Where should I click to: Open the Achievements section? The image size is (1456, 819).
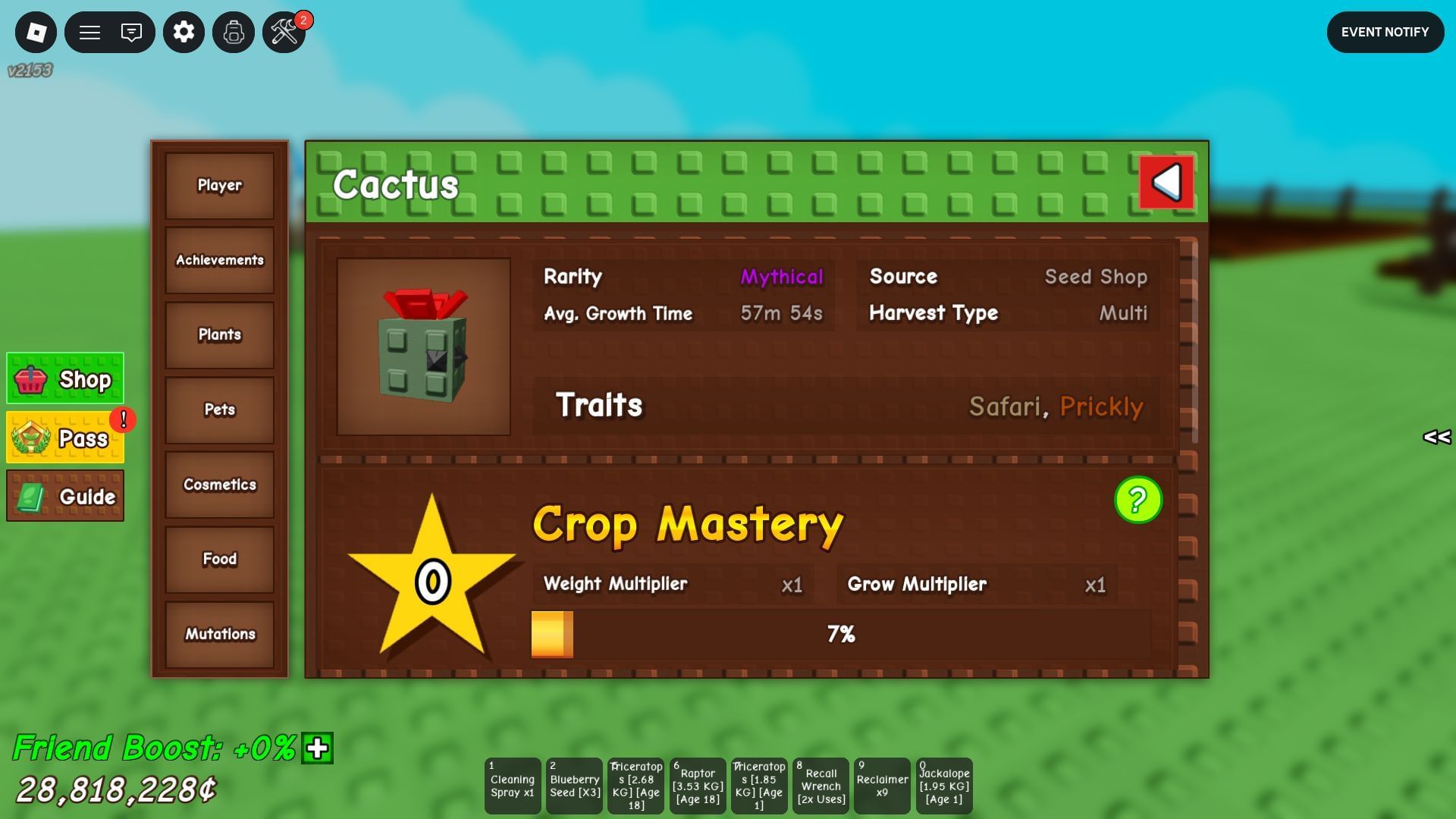[218, 260]
